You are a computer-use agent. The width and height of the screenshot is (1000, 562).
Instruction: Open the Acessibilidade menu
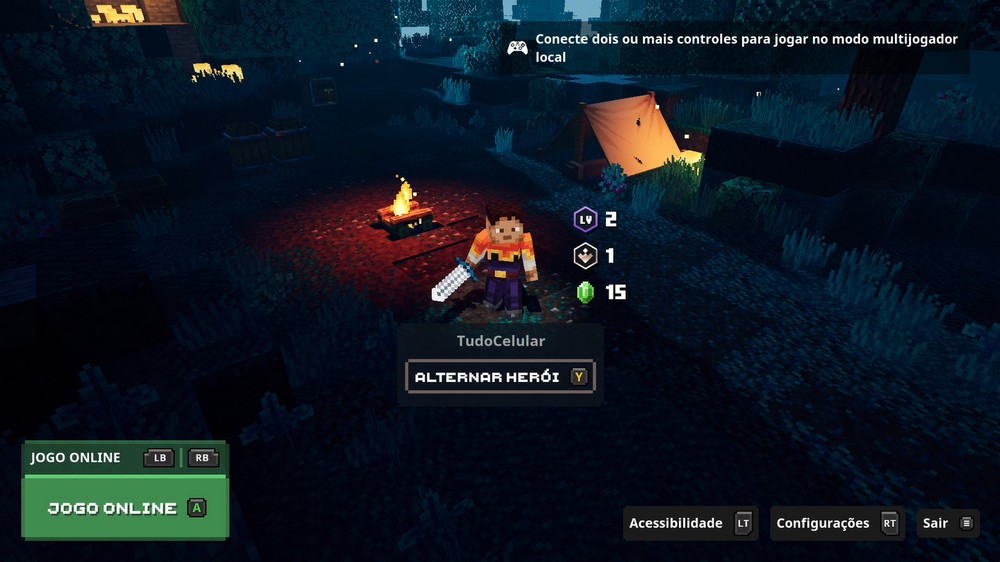689,523
